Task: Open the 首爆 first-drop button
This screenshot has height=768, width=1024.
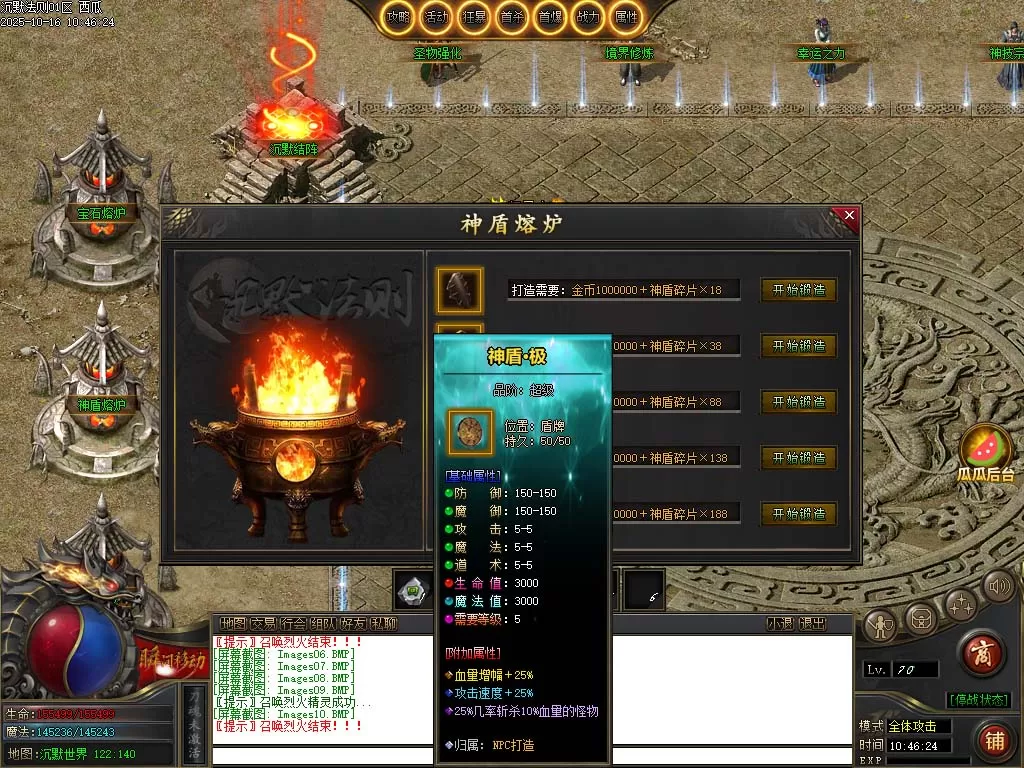Action: (550, 17)
